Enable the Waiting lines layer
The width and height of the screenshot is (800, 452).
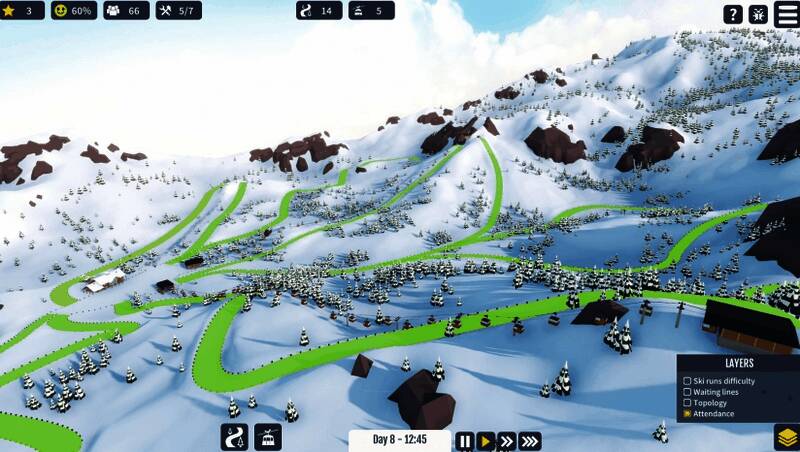click(x=687, y=392)
